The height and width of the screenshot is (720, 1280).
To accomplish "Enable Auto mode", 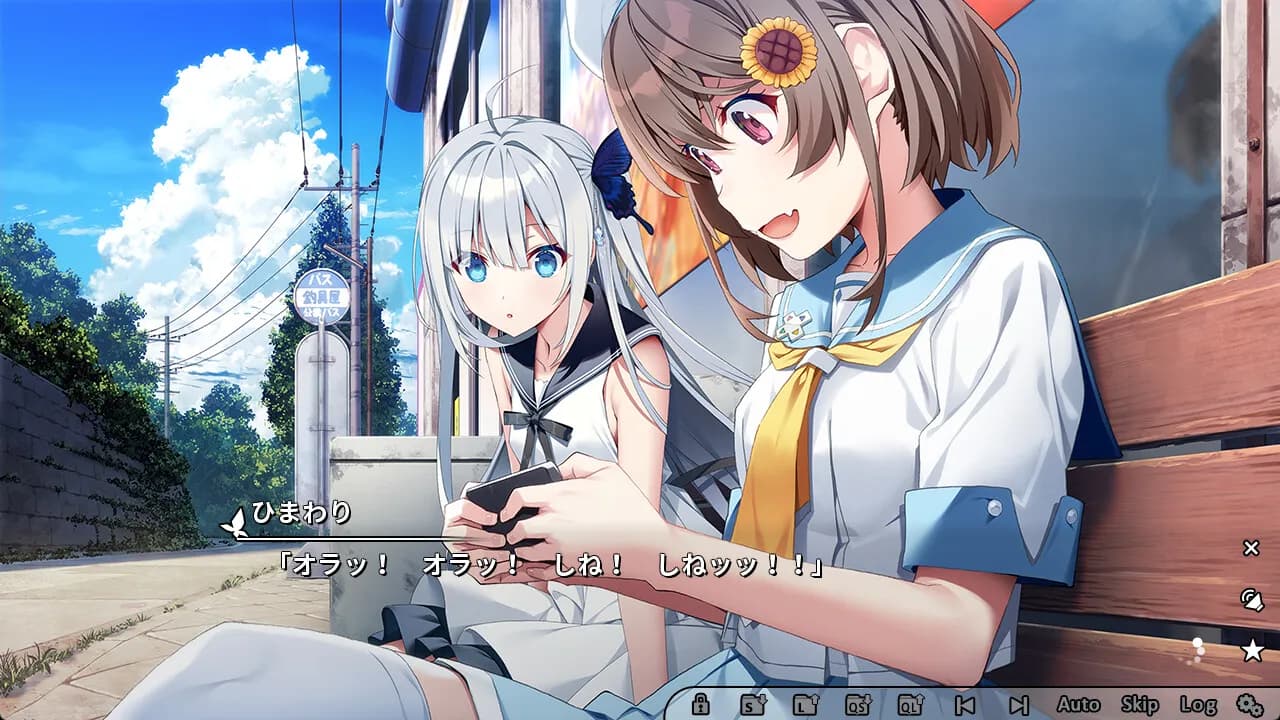I will click(1077, 704).
